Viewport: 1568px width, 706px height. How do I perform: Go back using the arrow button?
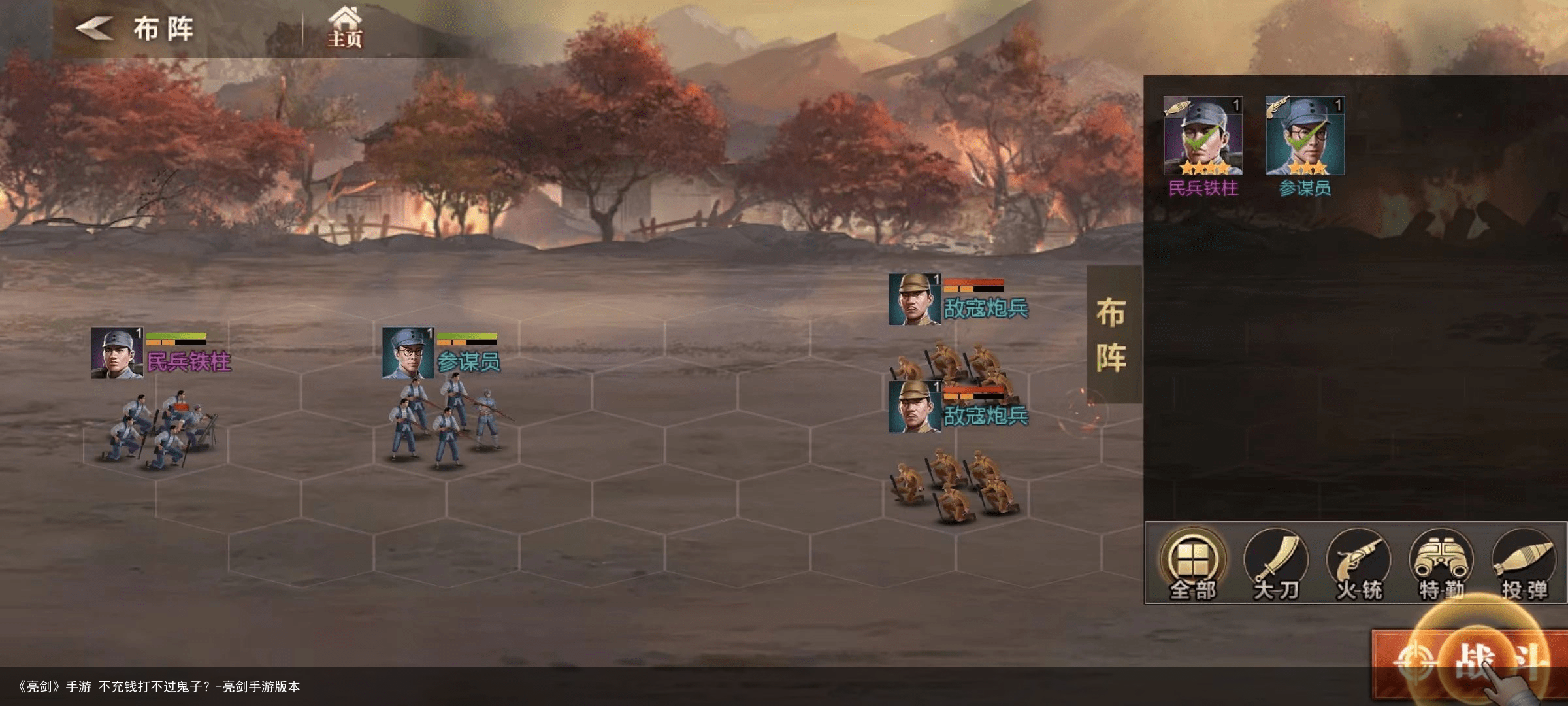tap(95, 29)
